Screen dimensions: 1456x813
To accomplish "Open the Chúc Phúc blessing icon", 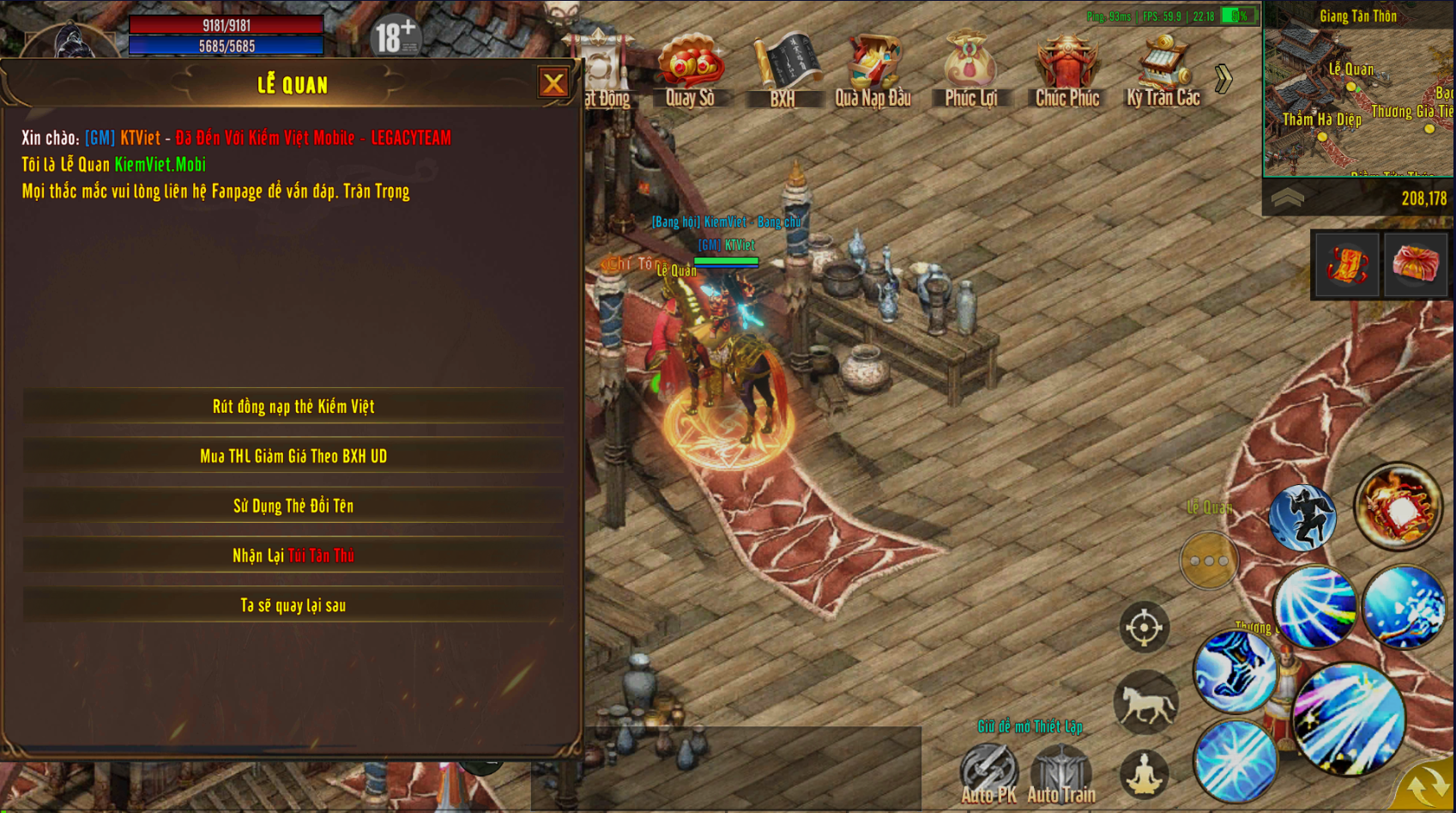I will pos(1066,70).
